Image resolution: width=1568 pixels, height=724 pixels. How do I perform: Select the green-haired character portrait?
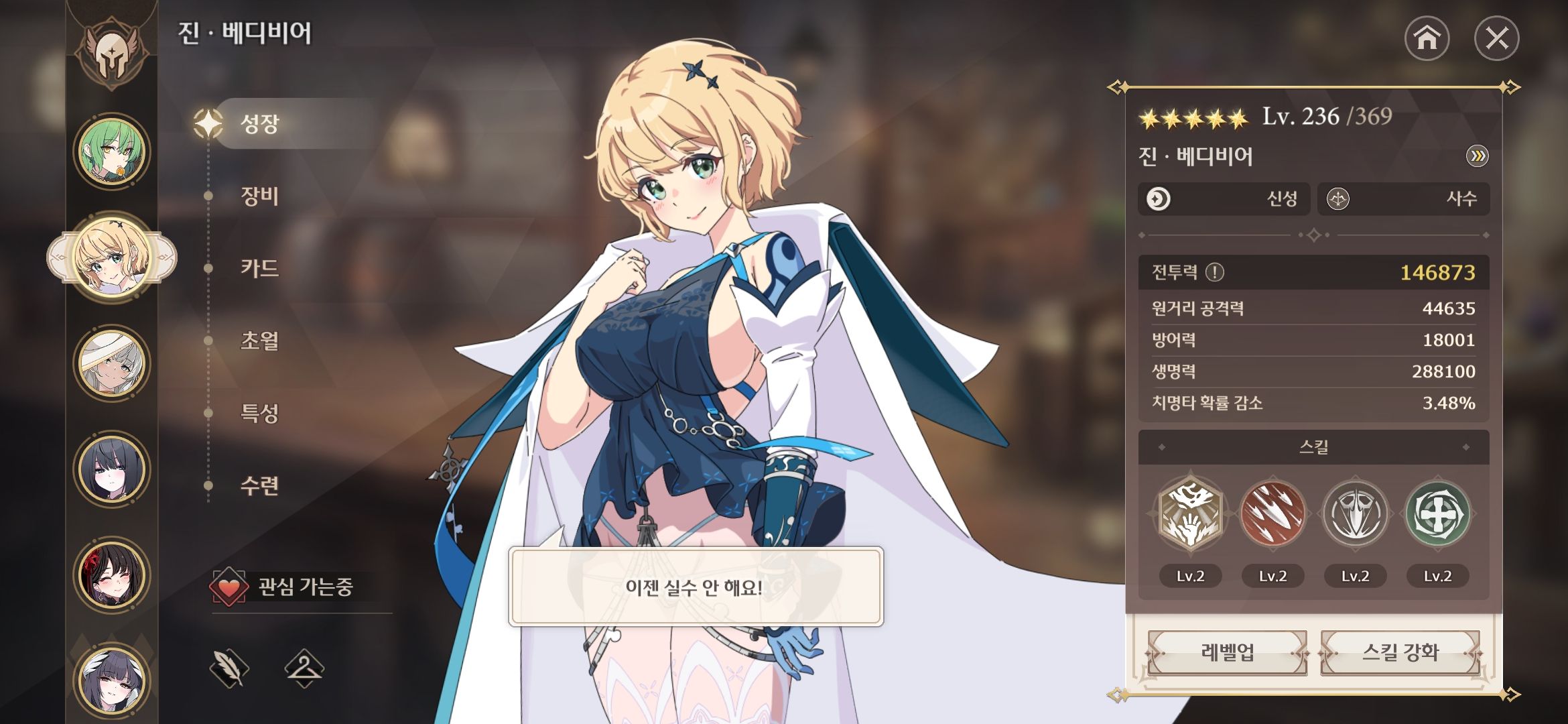[x=111, y=150]
